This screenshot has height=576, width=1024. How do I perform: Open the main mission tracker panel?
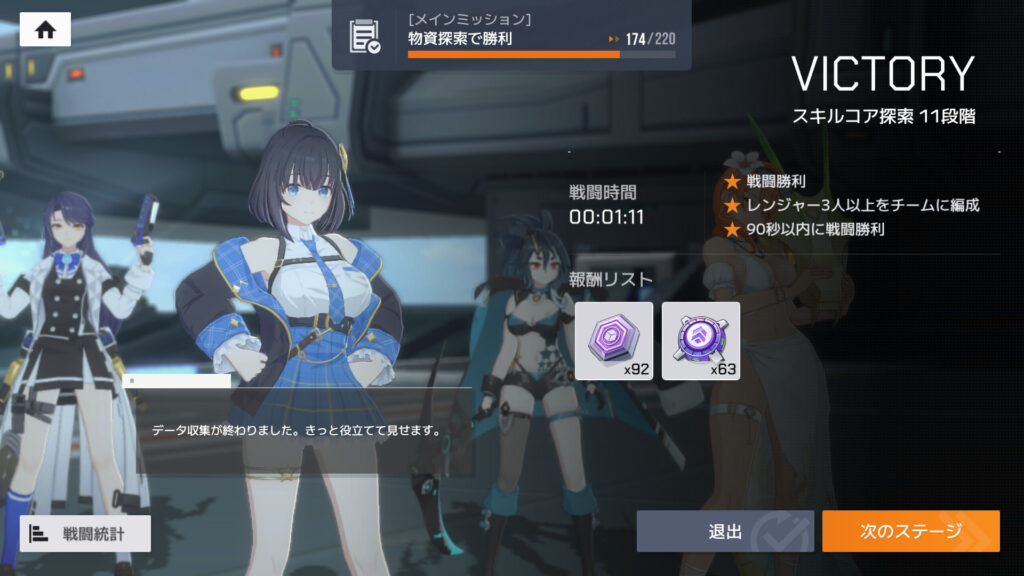pos(511,35)
